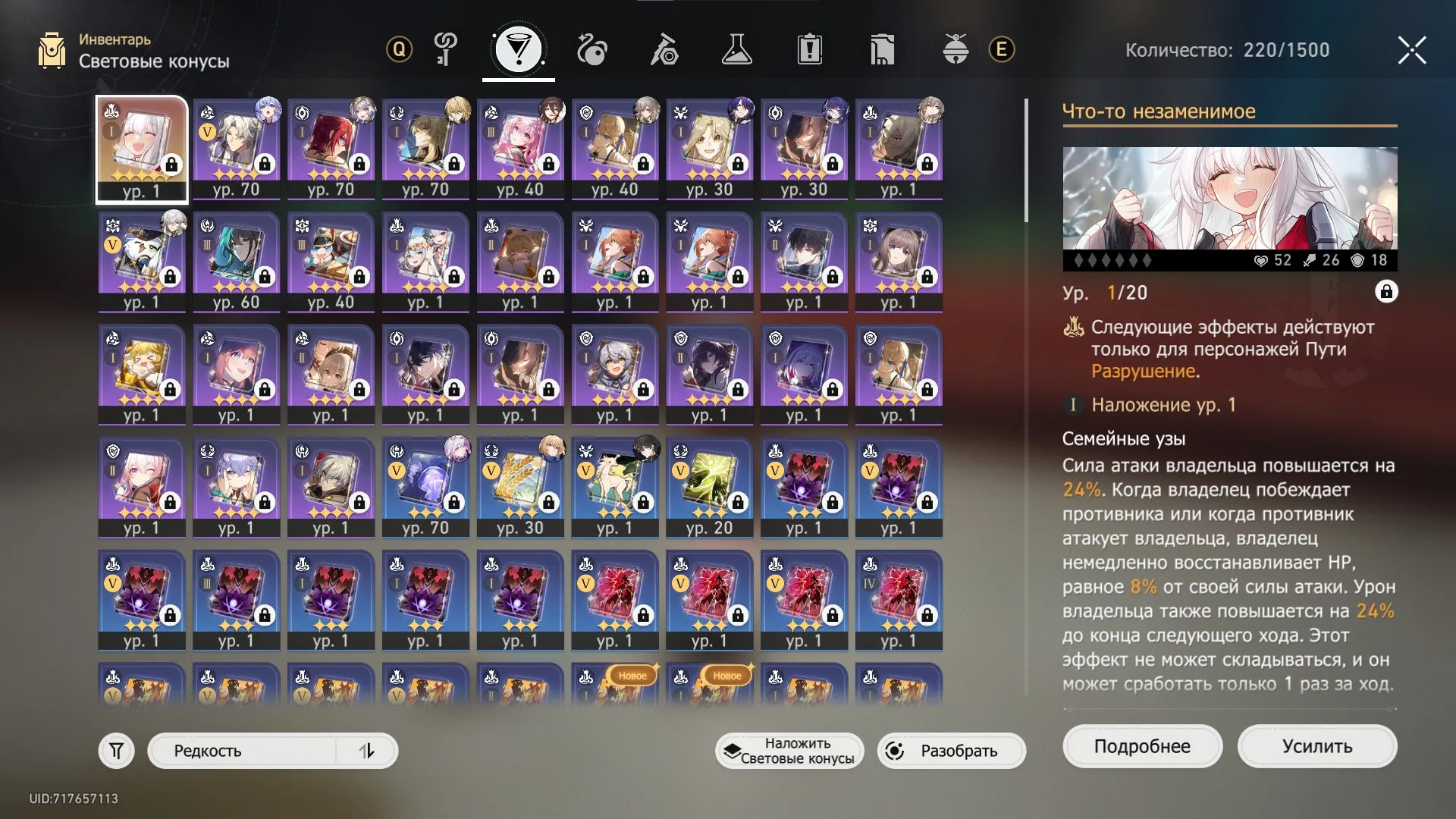Open the relics inventory tab
The image size is (1456, 819).
point(883,51)
